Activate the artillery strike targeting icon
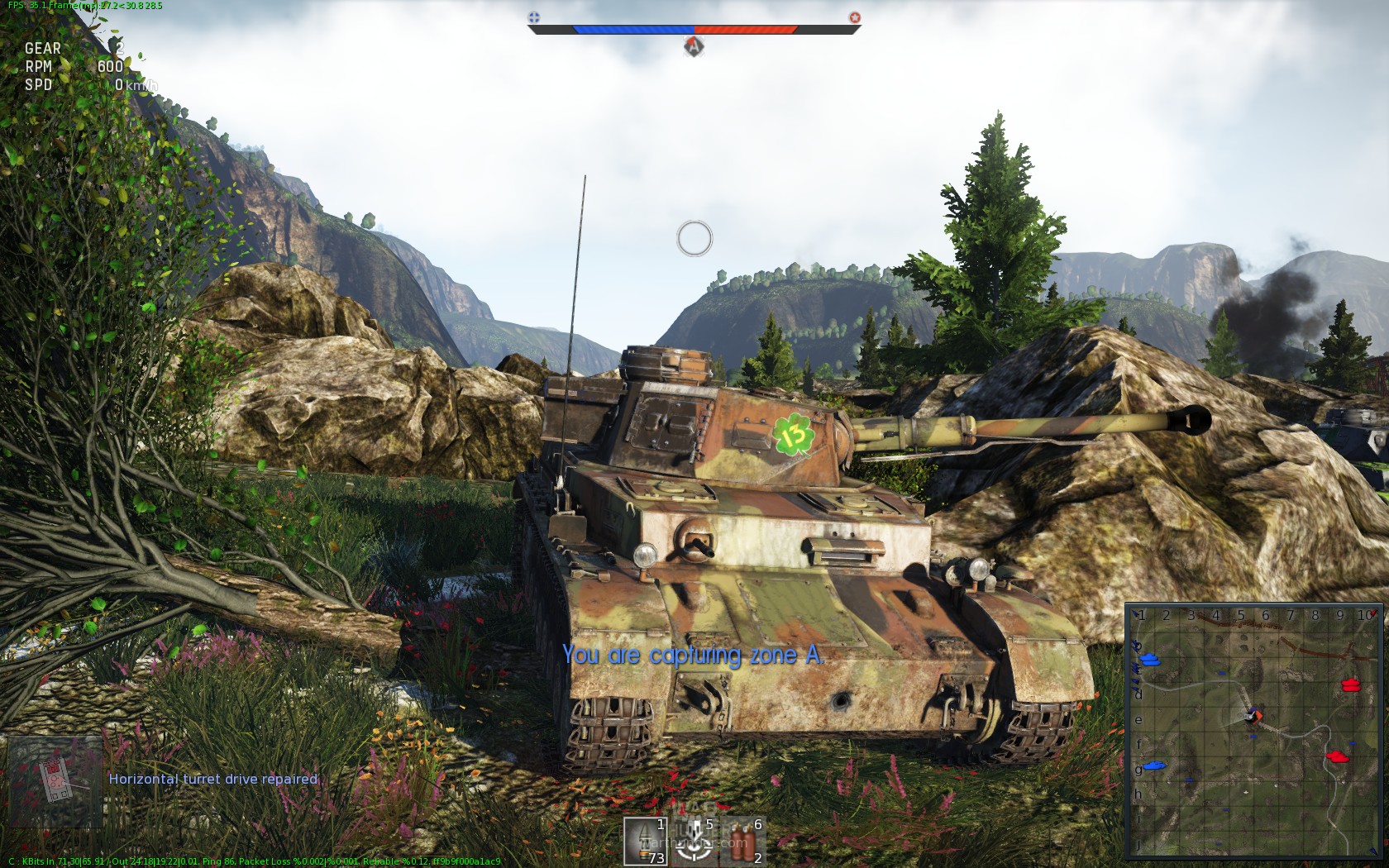This screenshot has height=868, width=1389. [x=694, y=842]
